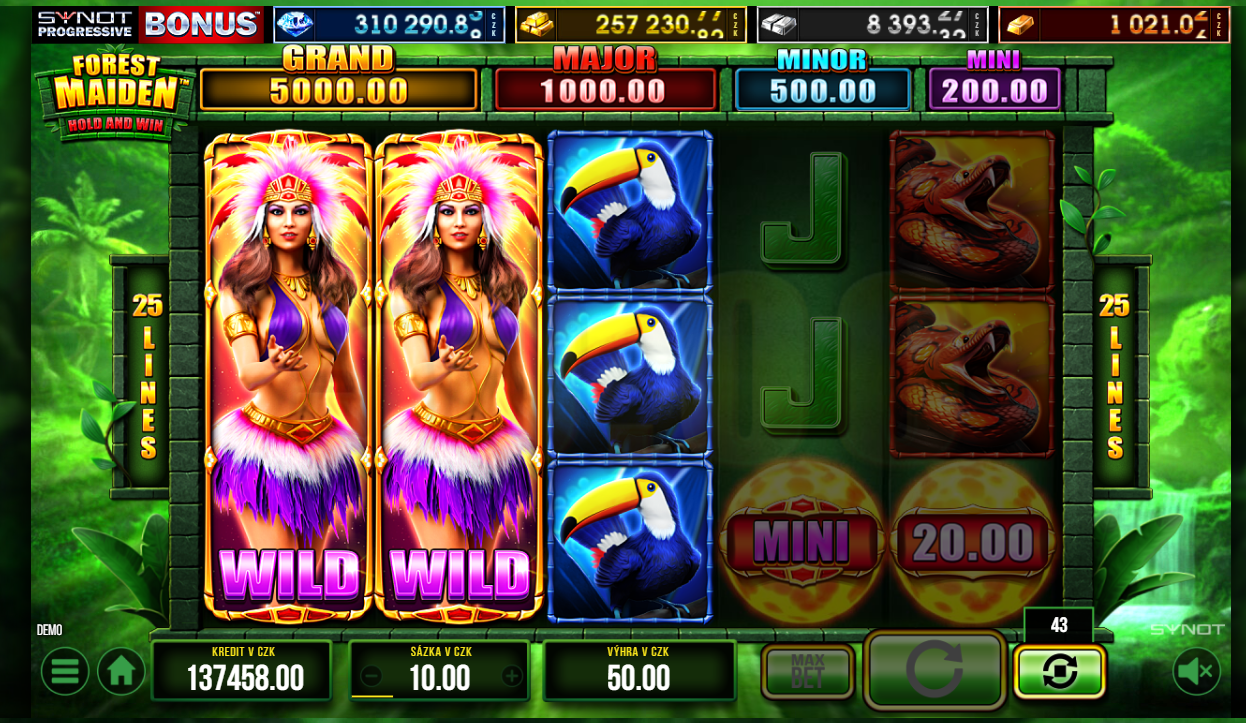Increase the bet with the plus button

pos(512,677)
